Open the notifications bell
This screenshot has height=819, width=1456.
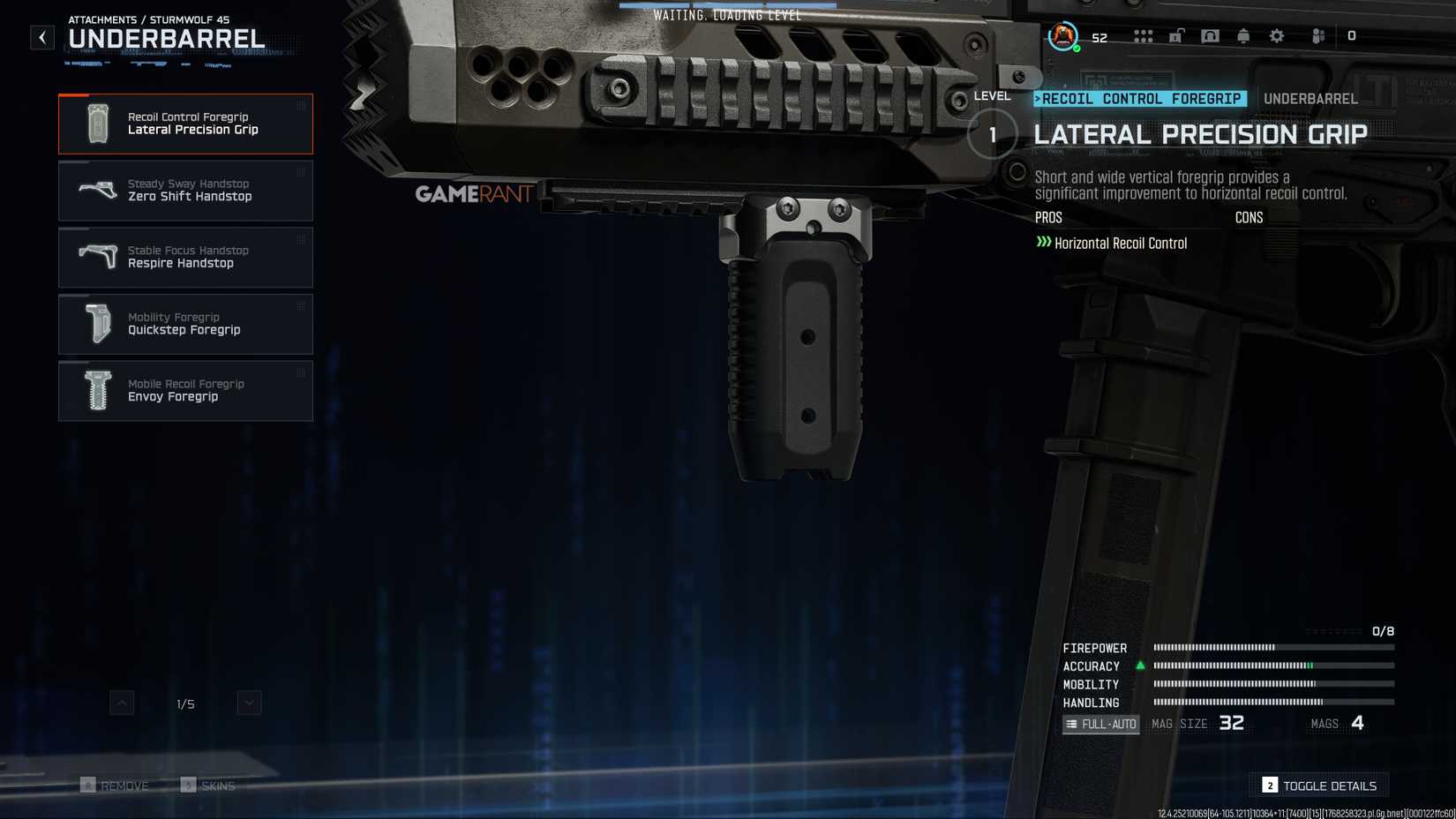click(1243, 36)
